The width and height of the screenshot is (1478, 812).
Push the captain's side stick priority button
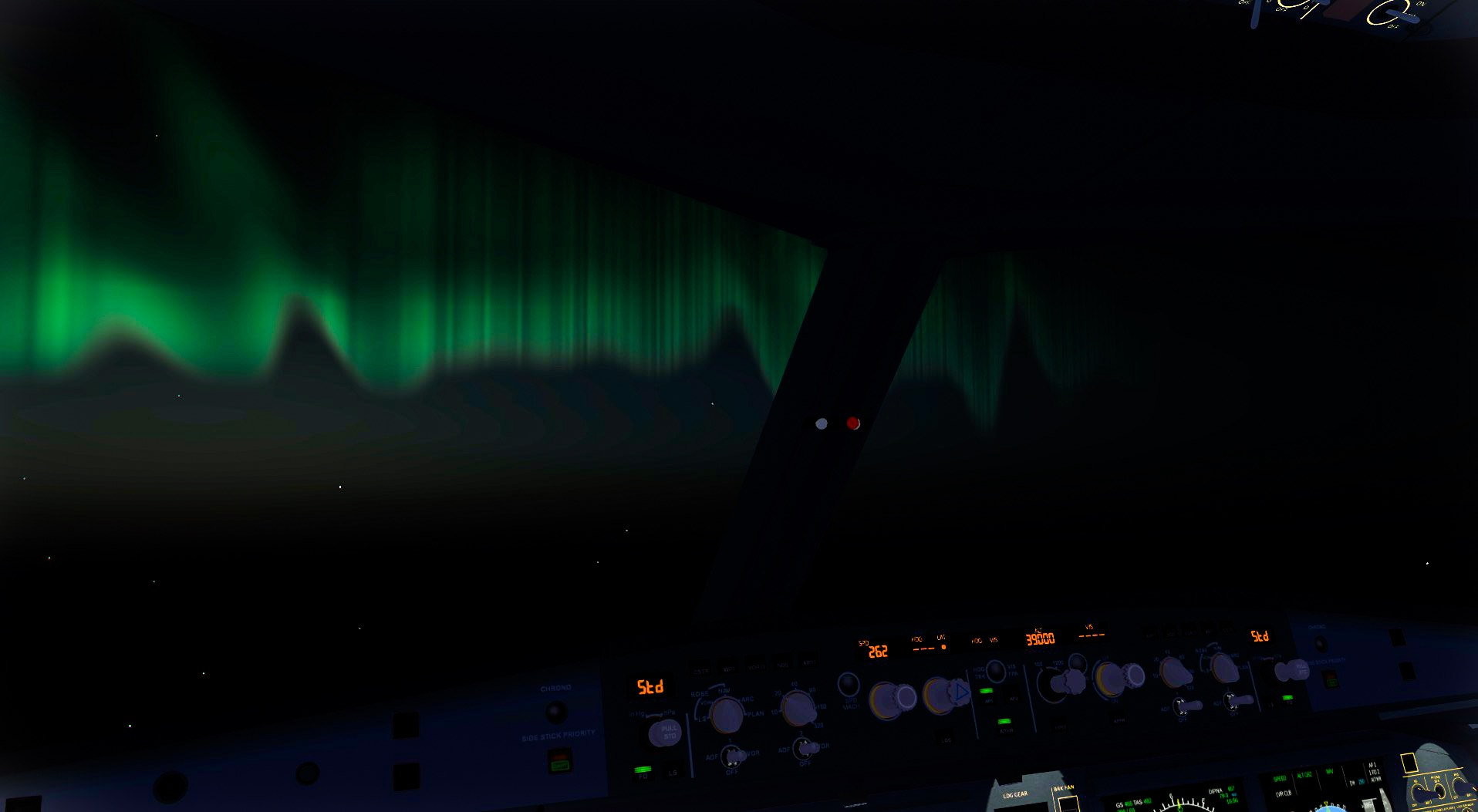coord(559,763)
